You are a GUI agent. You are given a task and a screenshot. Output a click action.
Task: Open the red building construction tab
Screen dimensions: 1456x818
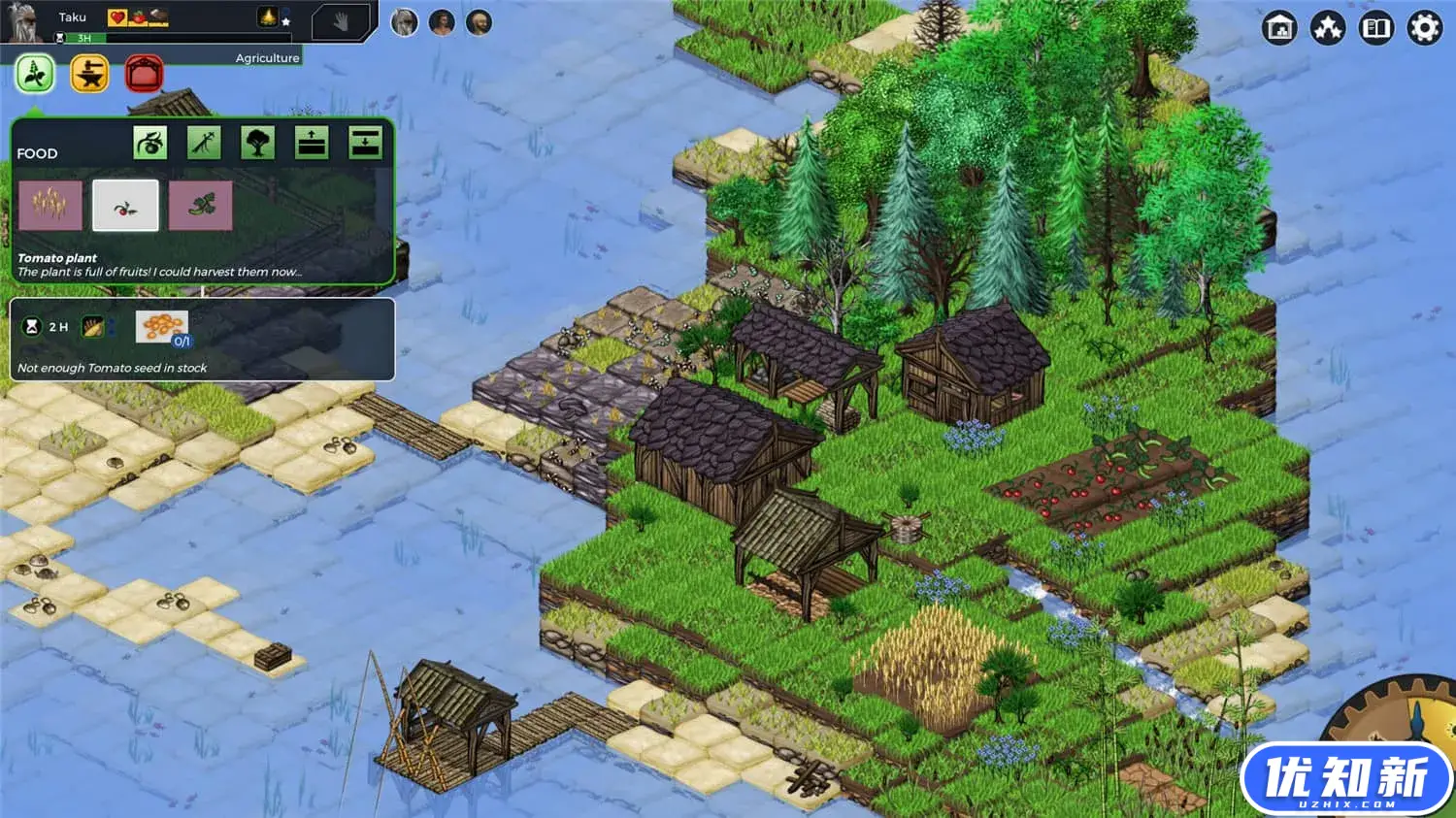point(145,74)
